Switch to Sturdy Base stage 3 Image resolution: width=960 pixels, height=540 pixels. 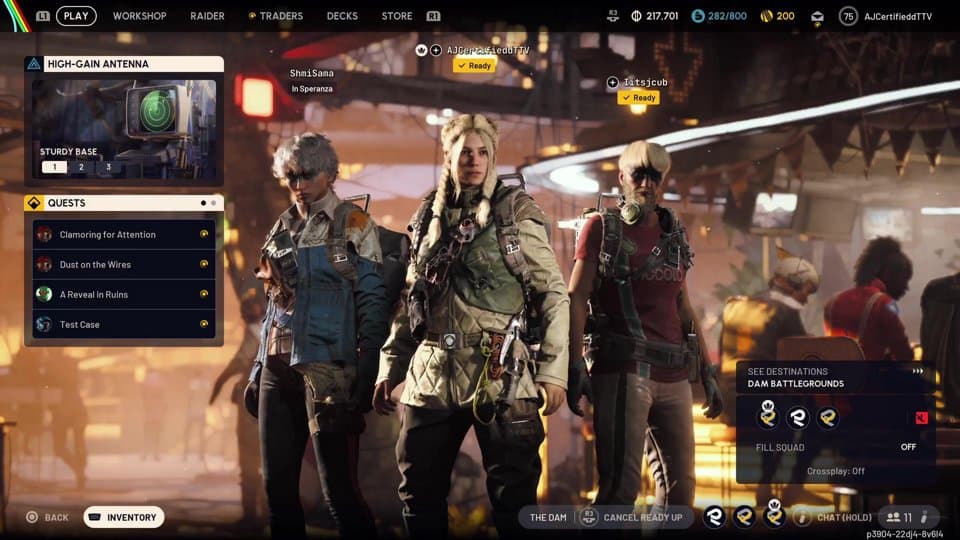(x=109, y=167)
